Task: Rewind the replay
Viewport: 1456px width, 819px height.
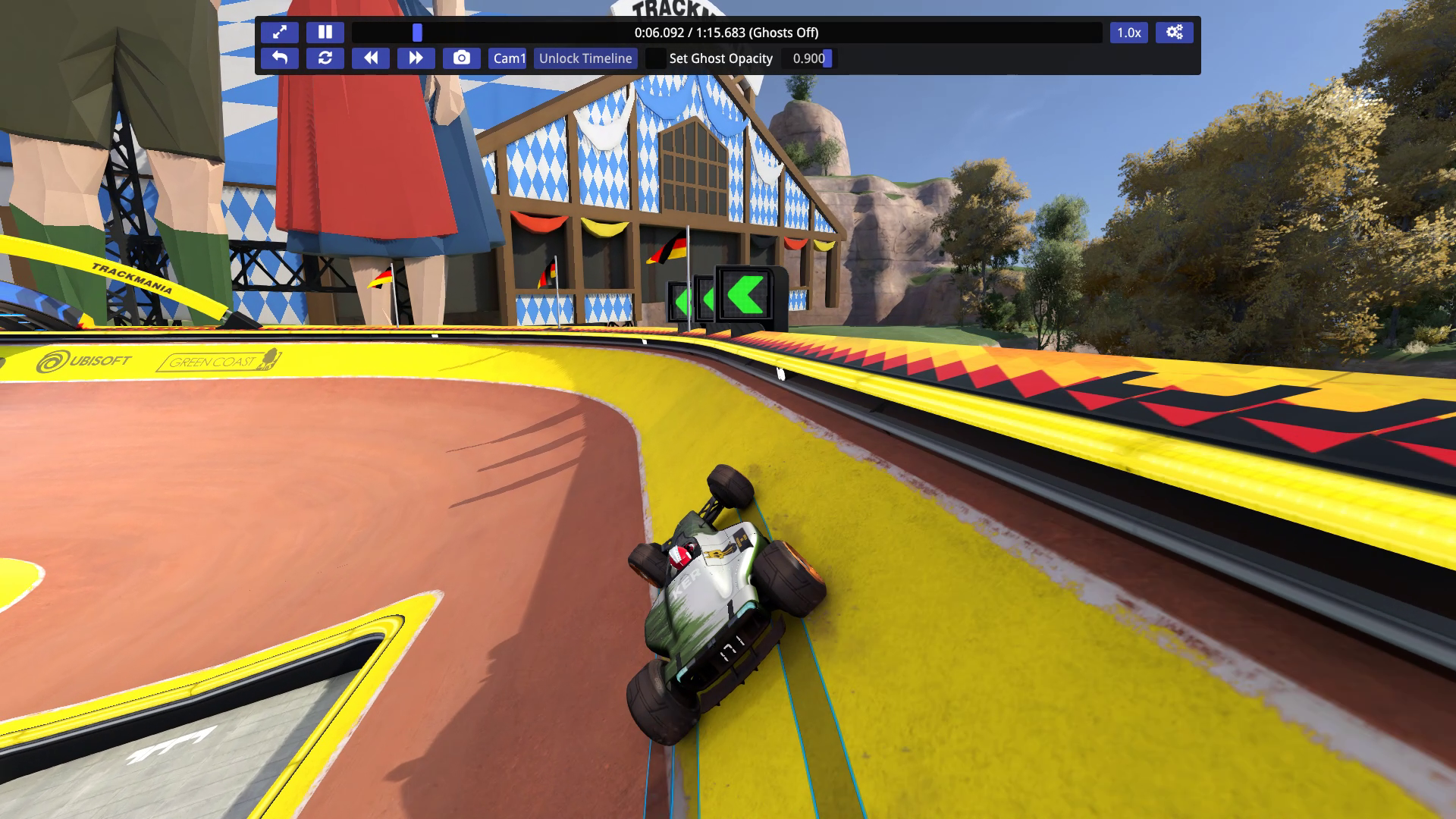Action: pos(371,58)
